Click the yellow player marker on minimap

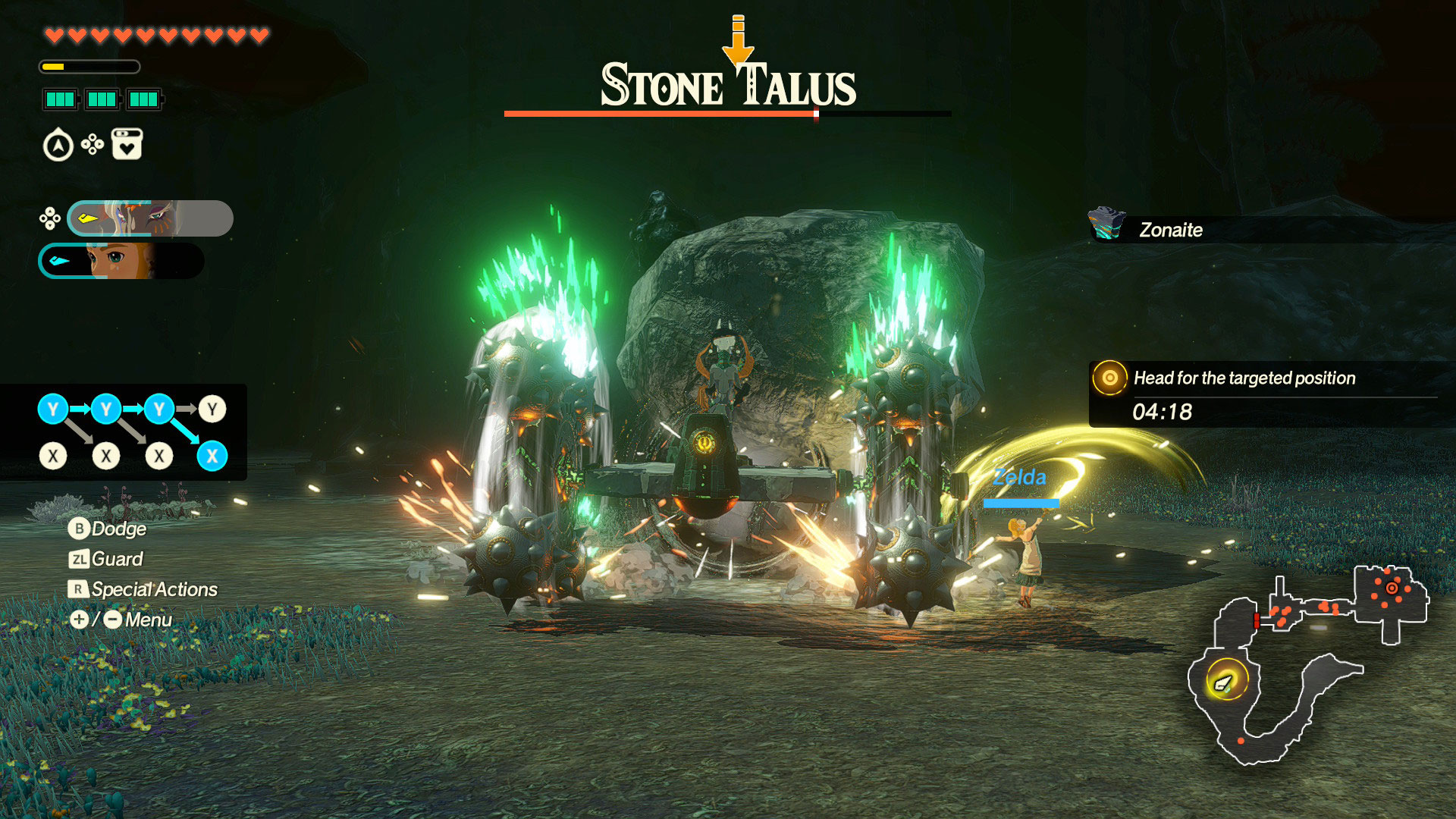[x=1224, y=682]
